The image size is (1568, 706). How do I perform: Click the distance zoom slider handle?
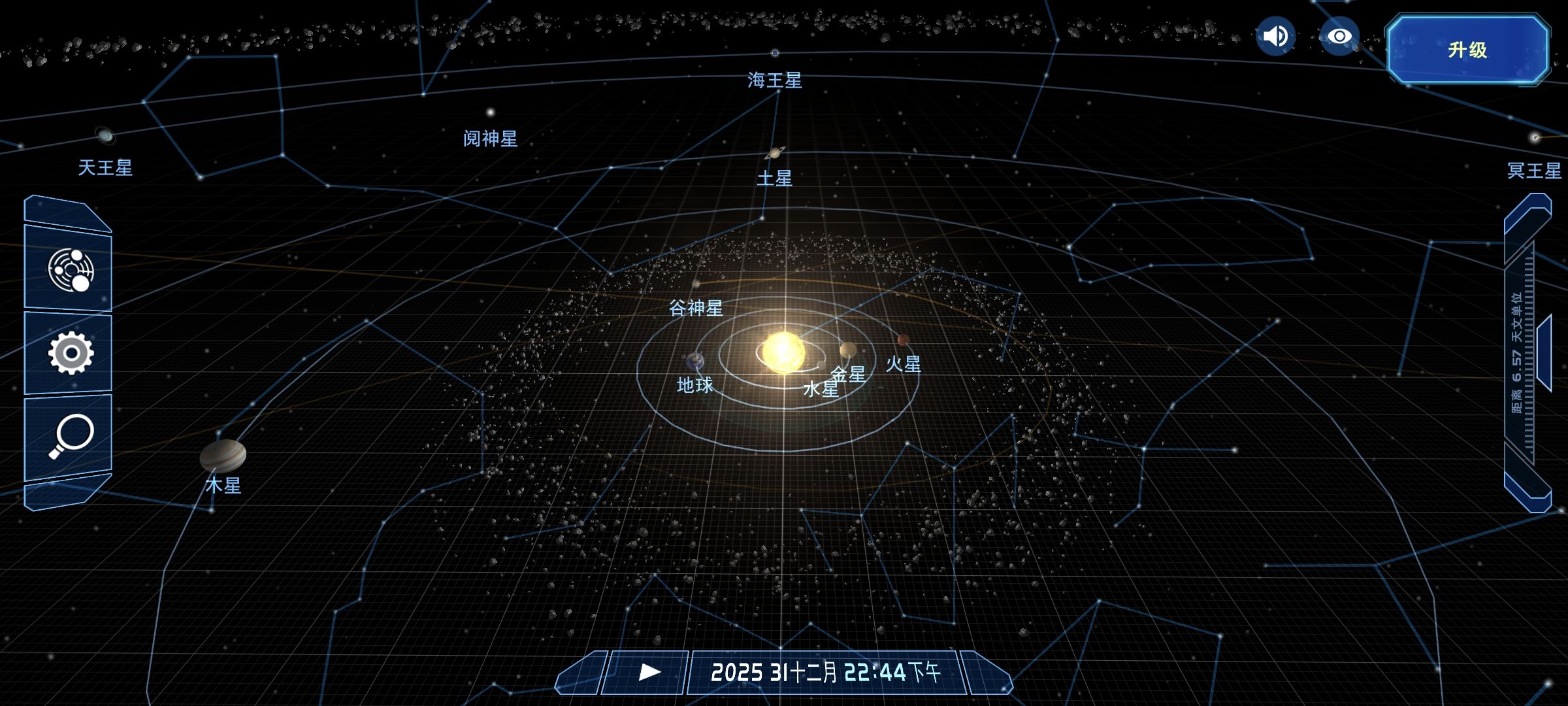1544,353
